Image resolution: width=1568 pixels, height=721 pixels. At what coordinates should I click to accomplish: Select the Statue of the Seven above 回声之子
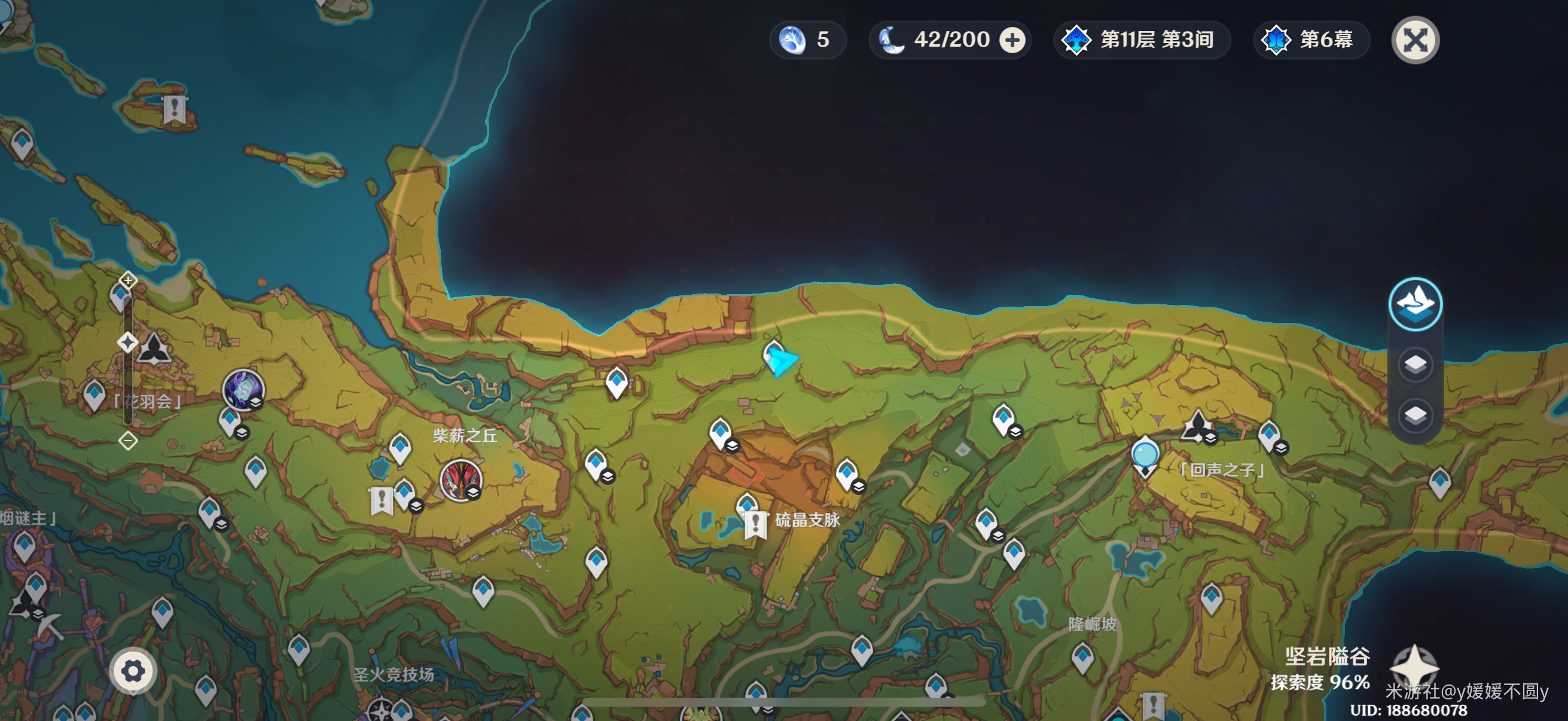tap(1197, 425)
